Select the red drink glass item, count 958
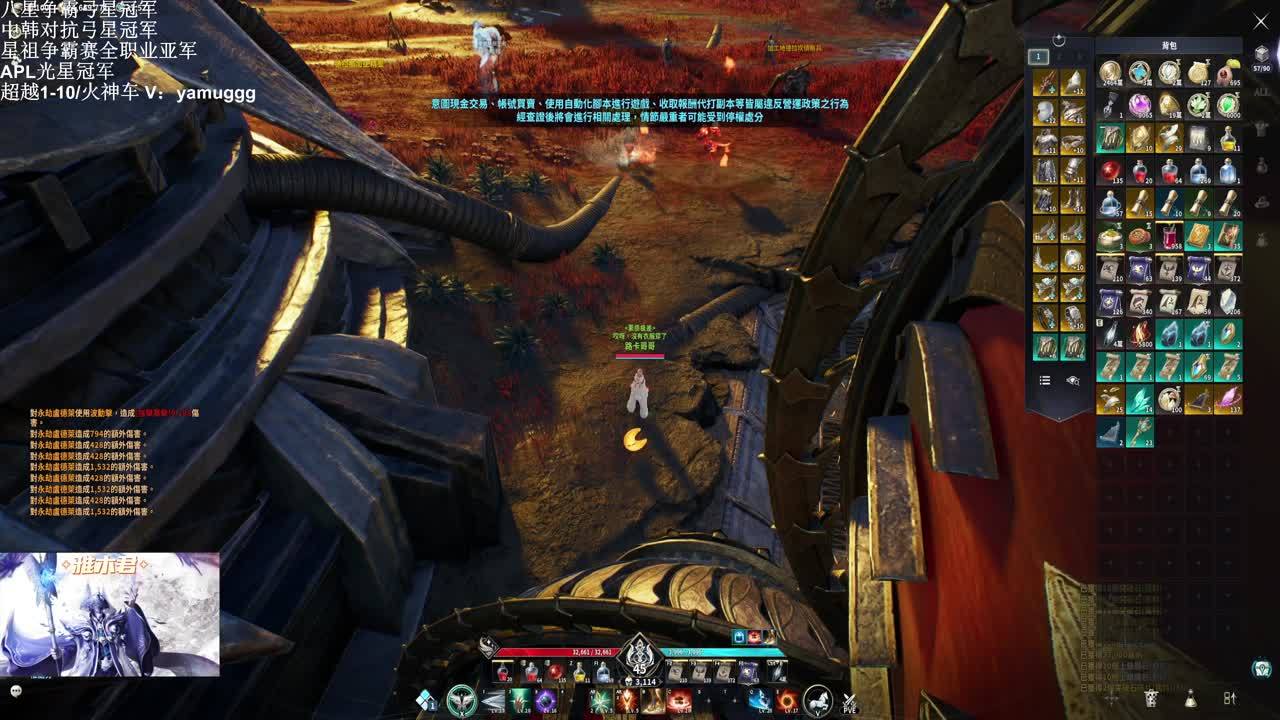This screenshot has height=720, width=1280. [1169, 236]
